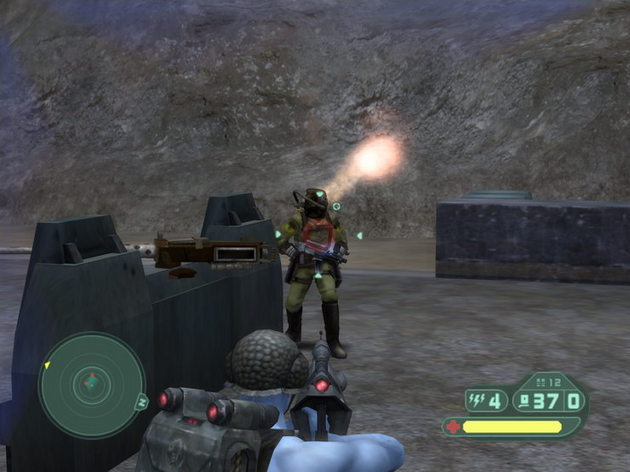This screenshot has height=472, width=630.
Task: Select the rifle weapon icon beside 37
Action: pyautogui.click(x=525, y=401)
